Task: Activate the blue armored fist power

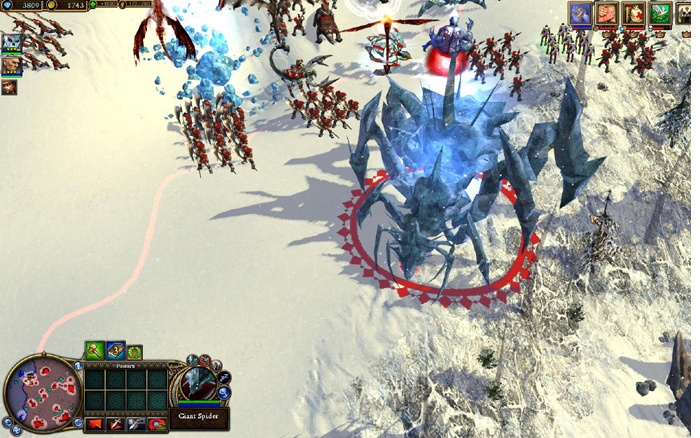Action: [x=580, y=13]
